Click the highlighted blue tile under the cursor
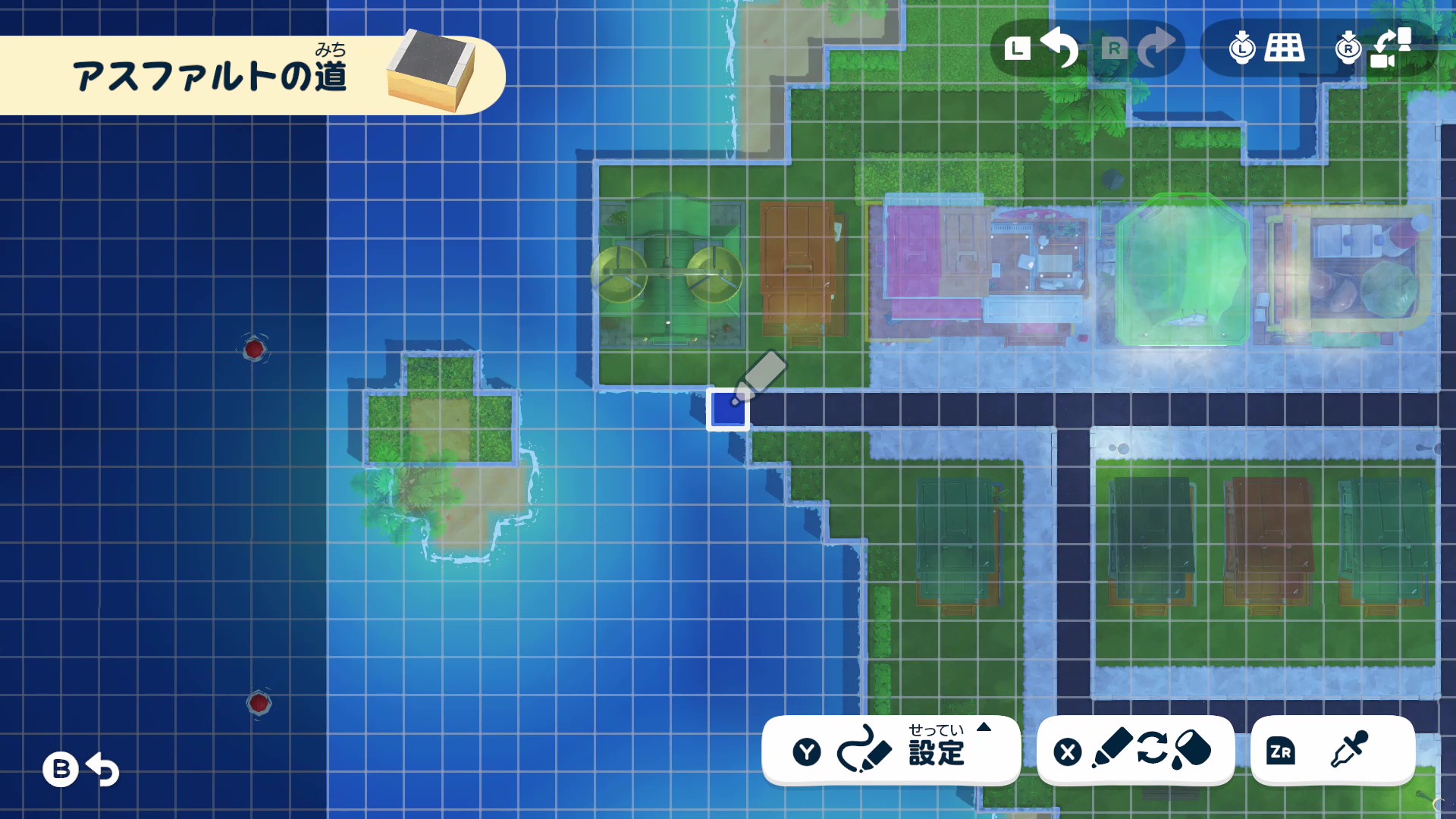Screen dimensions: 1456x819 pos(728,409)
